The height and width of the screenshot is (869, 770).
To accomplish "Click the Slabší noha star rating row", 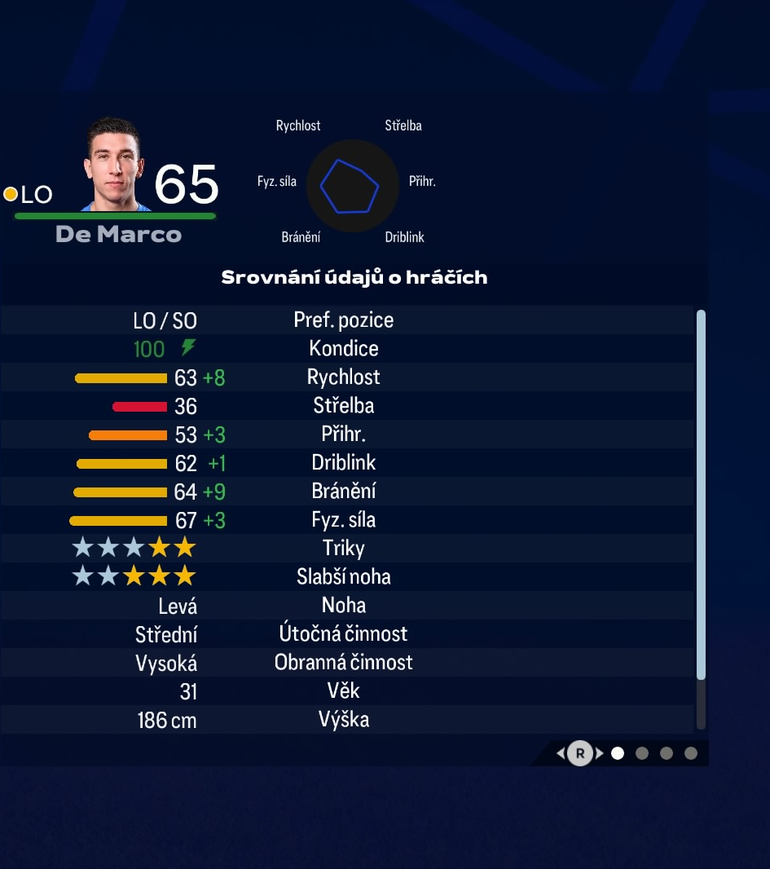I will click(x=345, y=577).
